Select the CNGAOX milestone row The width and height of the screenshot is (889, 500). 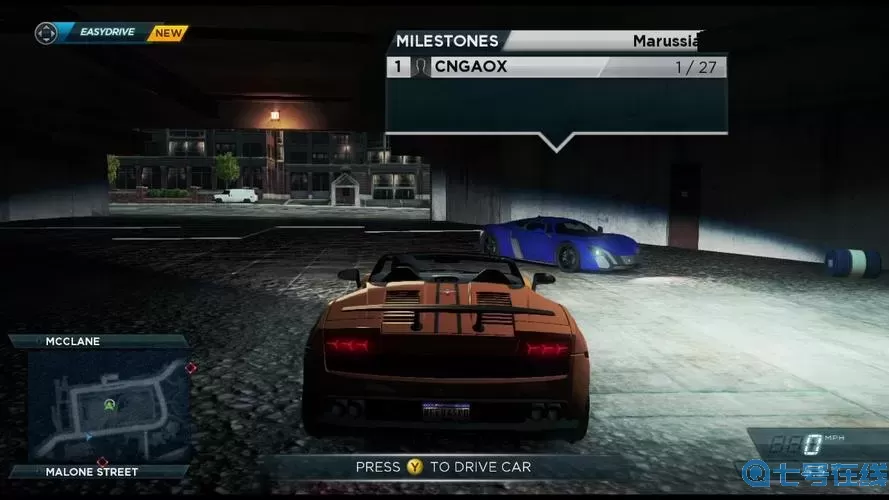pos(556,67)
